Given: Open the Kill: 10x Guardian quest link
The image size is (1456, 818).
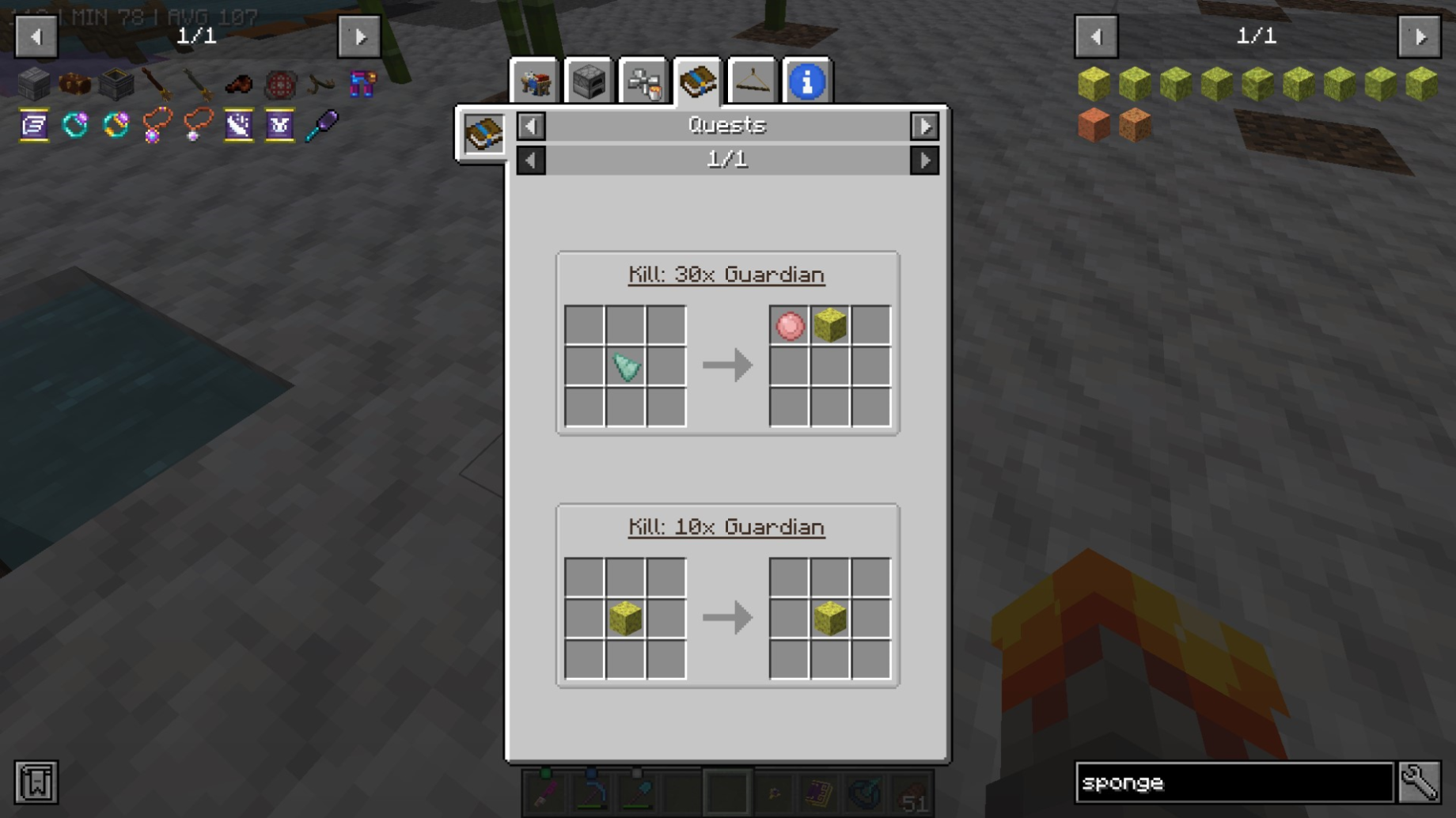Looking at the screenshot, I should tap(727, 527).
